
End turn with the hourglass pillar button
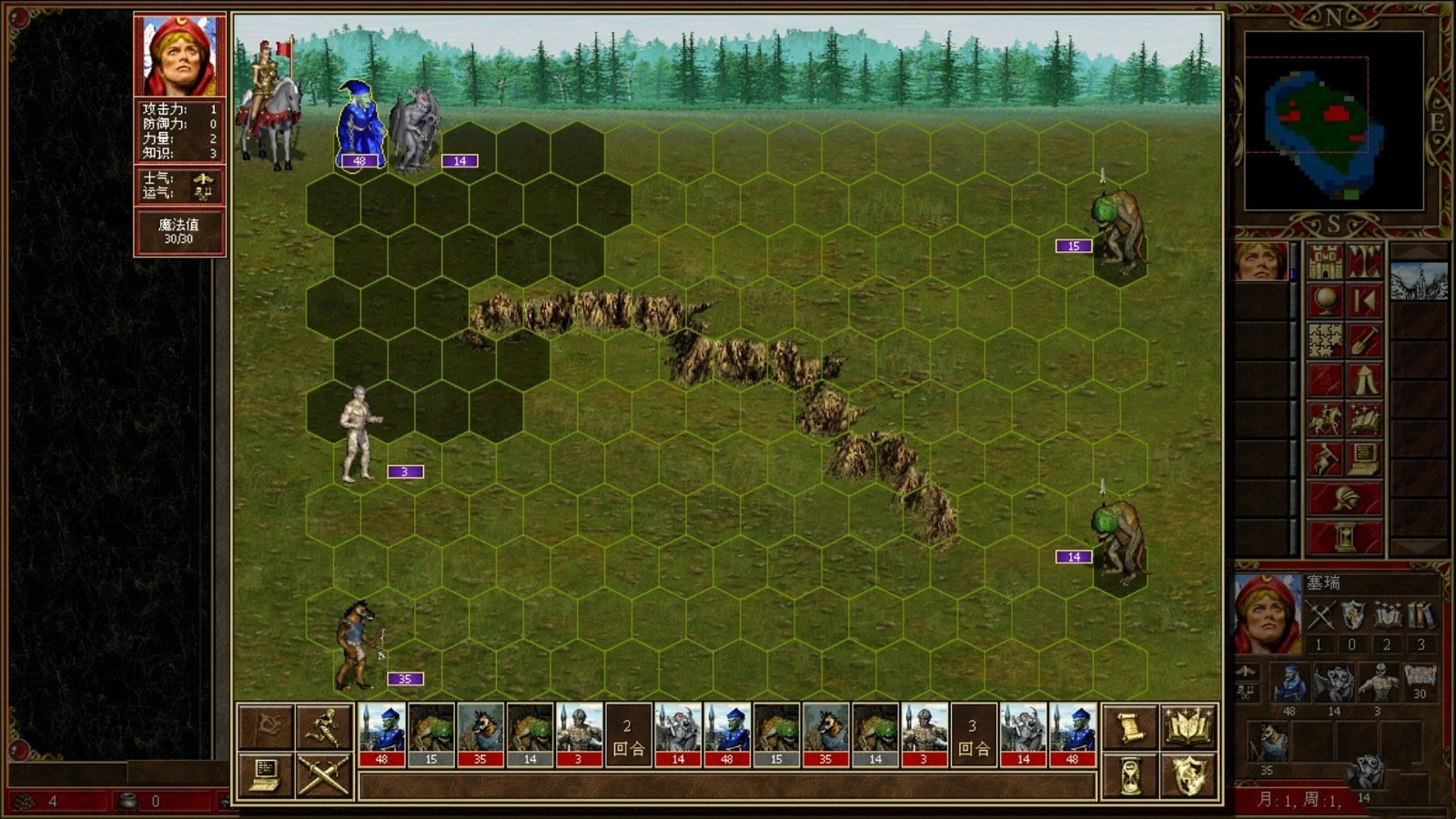tap(1345, 537)
